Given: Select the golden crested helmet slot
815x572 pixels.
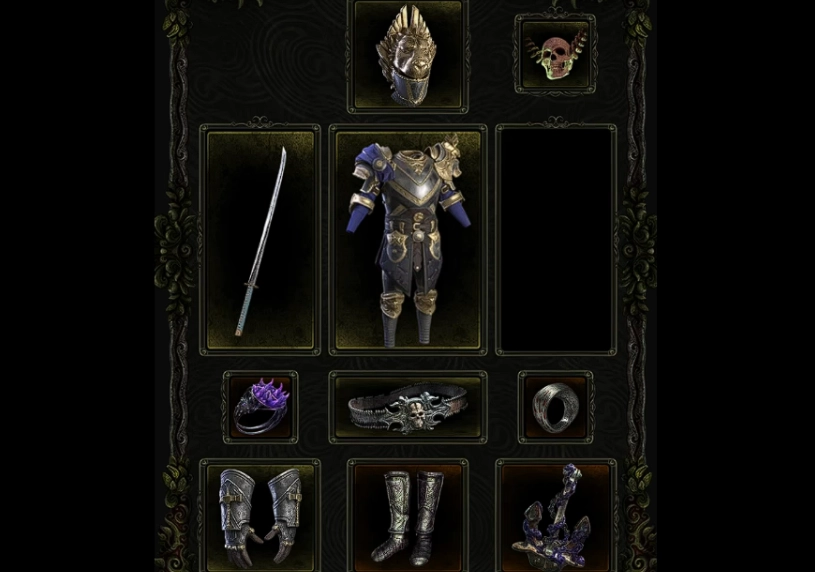Looking at the screenshot, I should (407, 55).
